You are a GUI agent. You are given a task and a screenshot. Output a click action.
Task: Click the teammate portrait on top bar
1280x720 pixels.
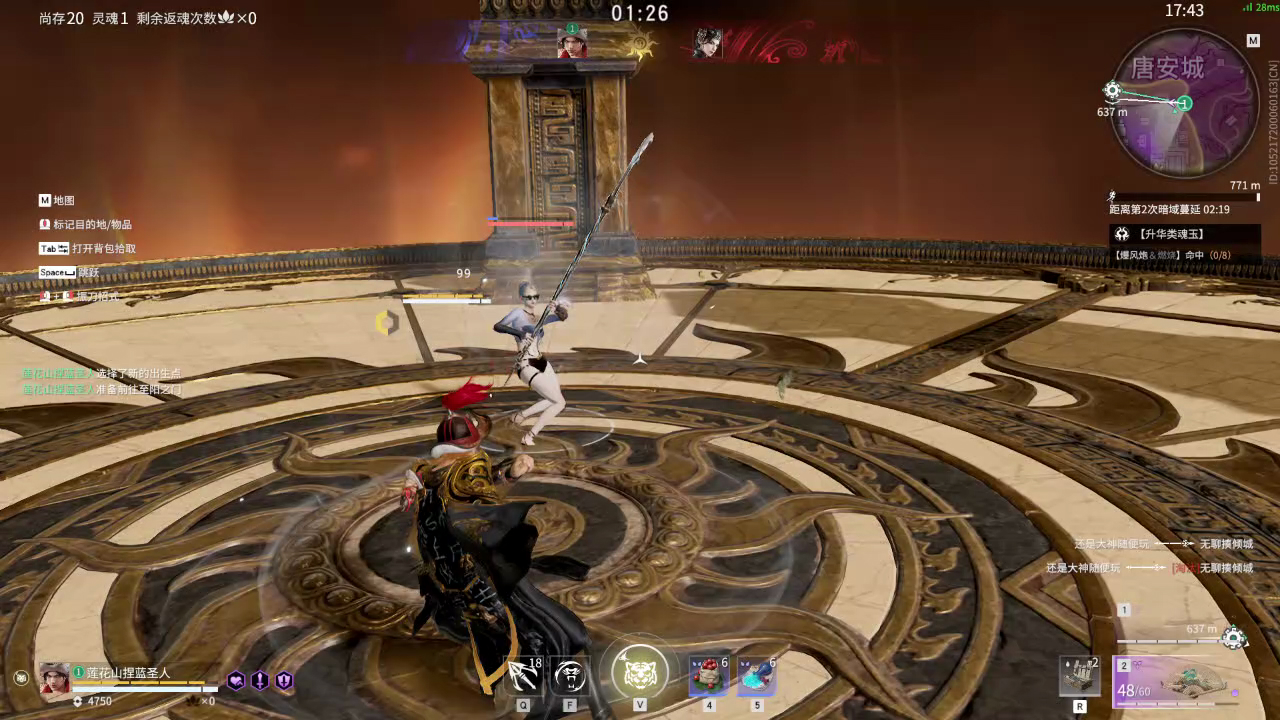tap(572, 43)
